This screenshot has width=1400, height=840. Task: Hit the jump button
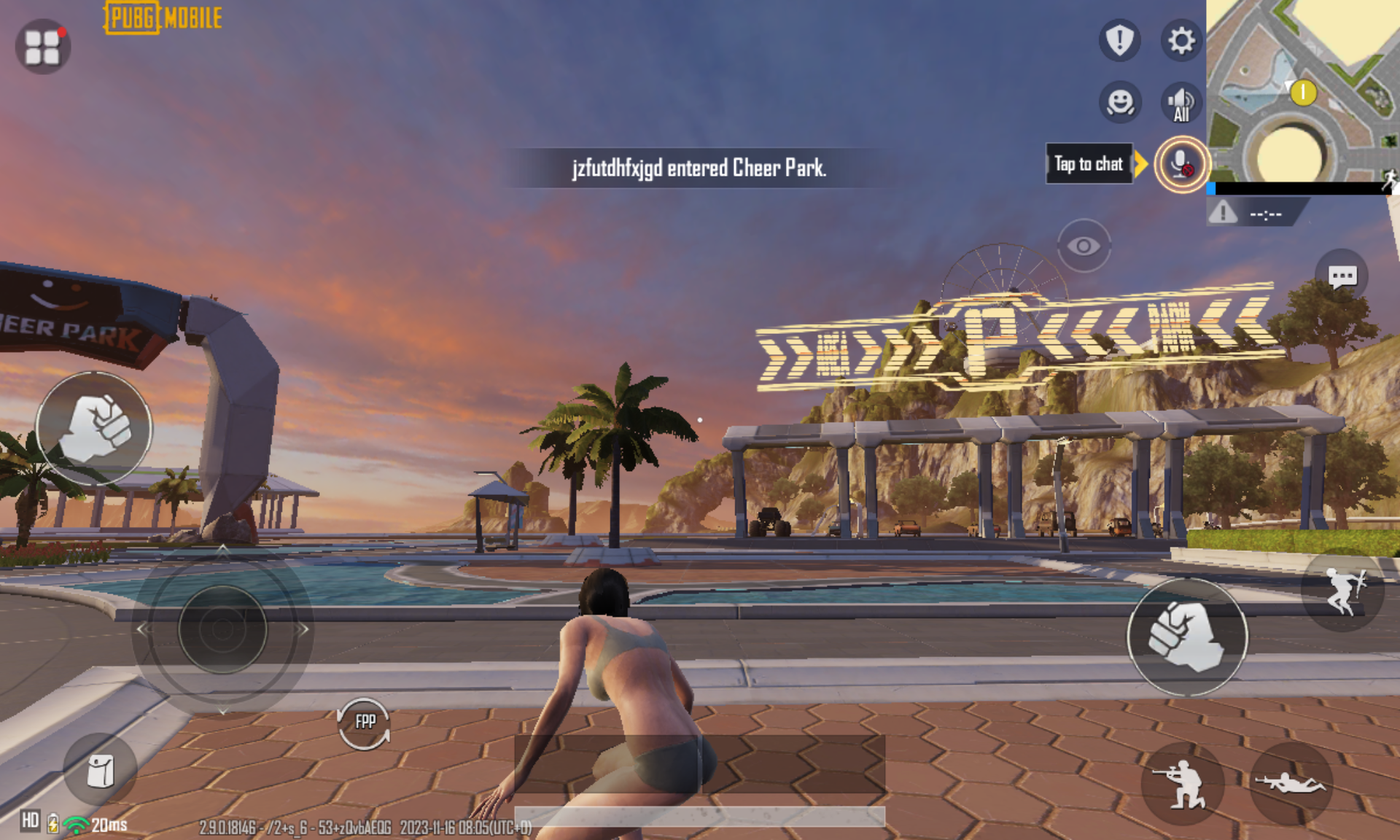click(x=1342, y=591)
